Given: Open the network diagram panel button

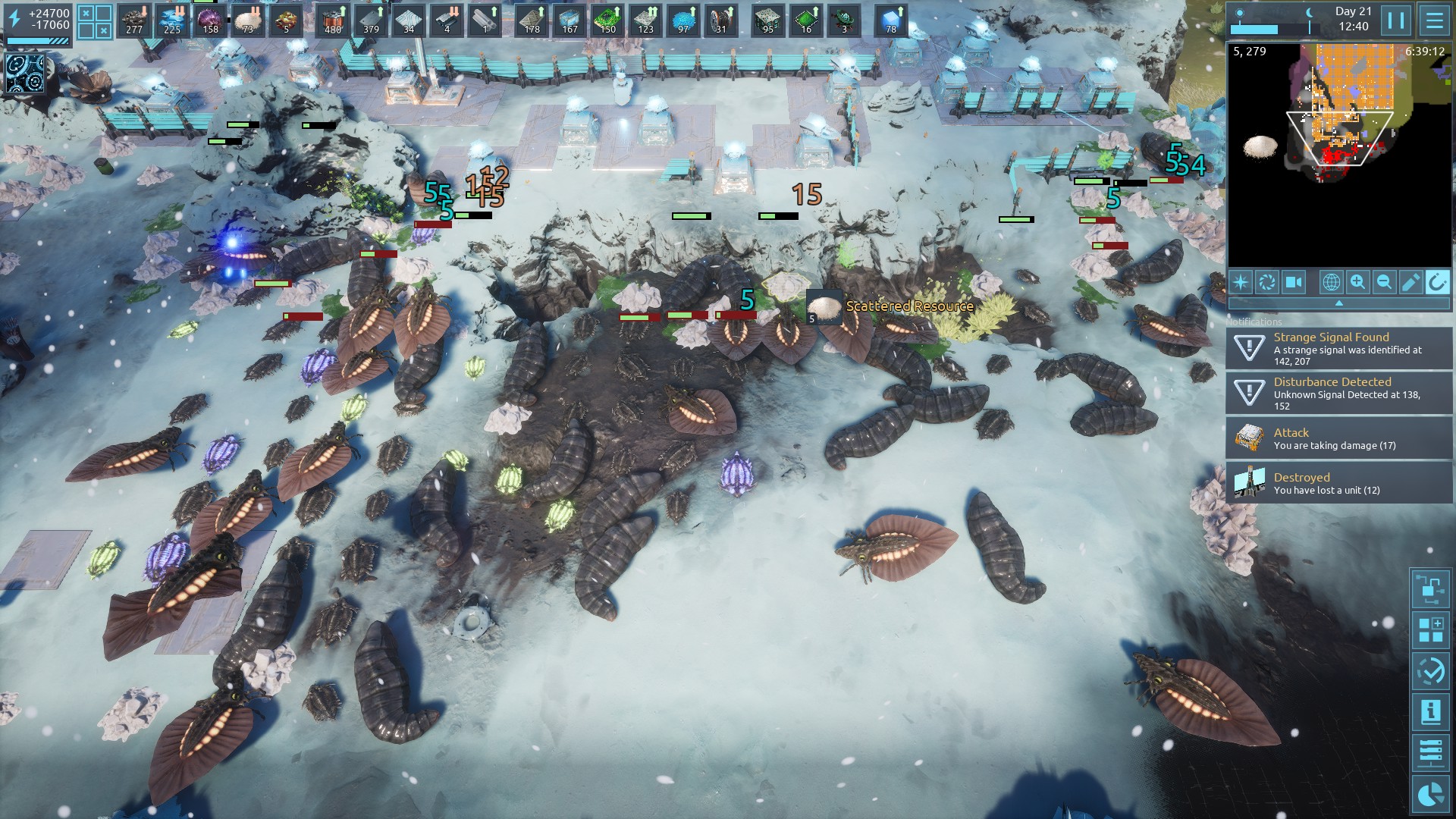Looking at the screenshot, I should (1430, 588).
